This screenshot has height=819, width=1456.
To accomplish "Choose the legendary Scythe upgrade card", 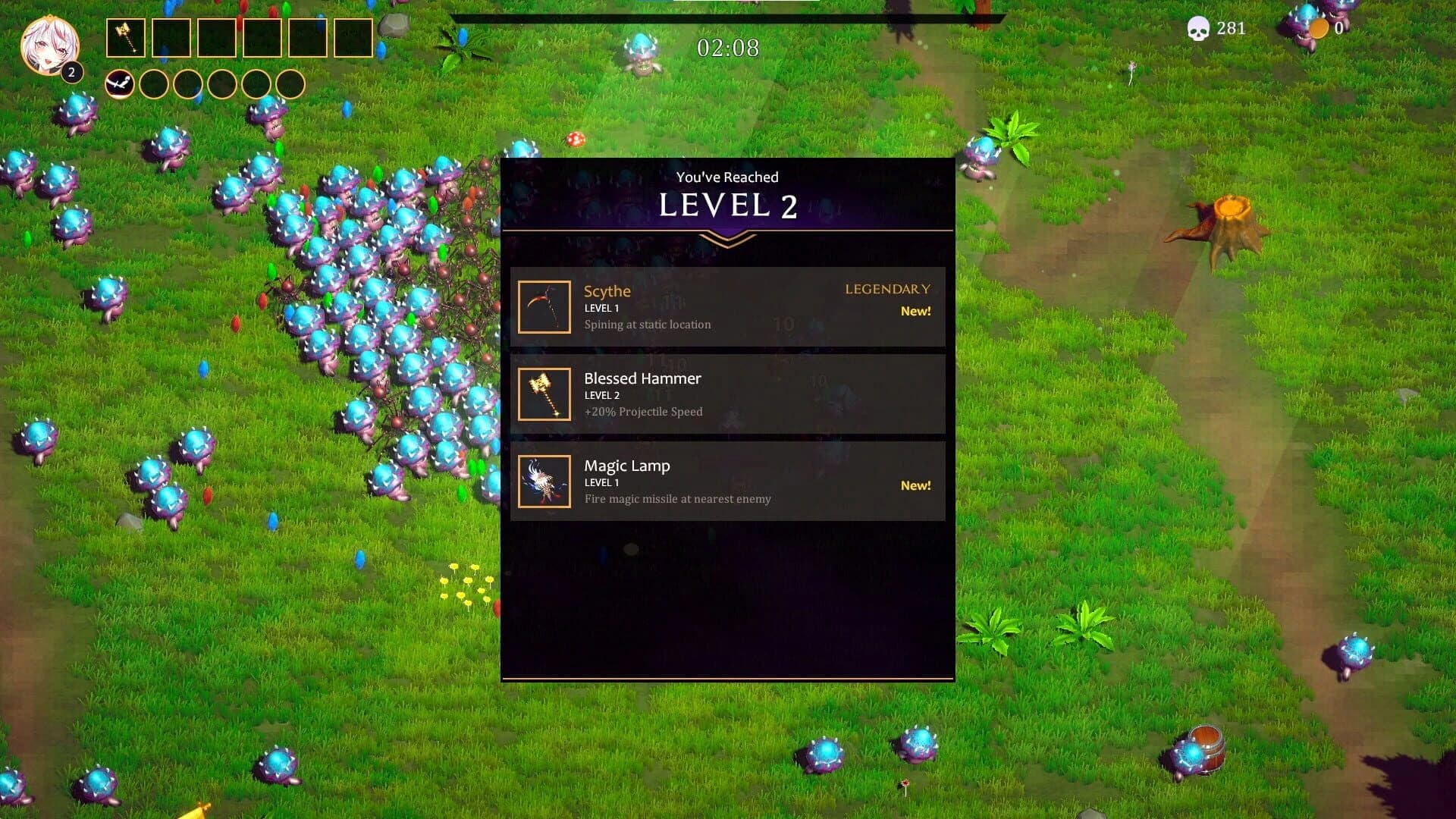I will (x=728, y=306).
